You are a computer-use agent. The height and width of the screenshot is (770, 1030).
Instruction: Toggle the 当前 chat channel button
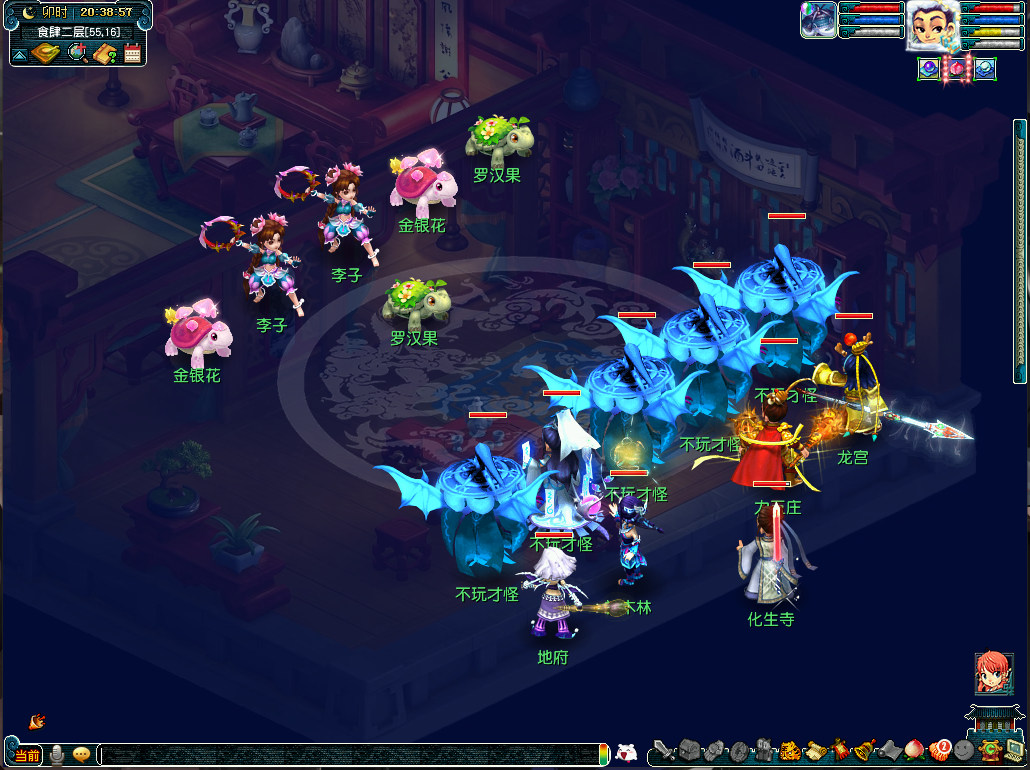[x=27, y=755]
